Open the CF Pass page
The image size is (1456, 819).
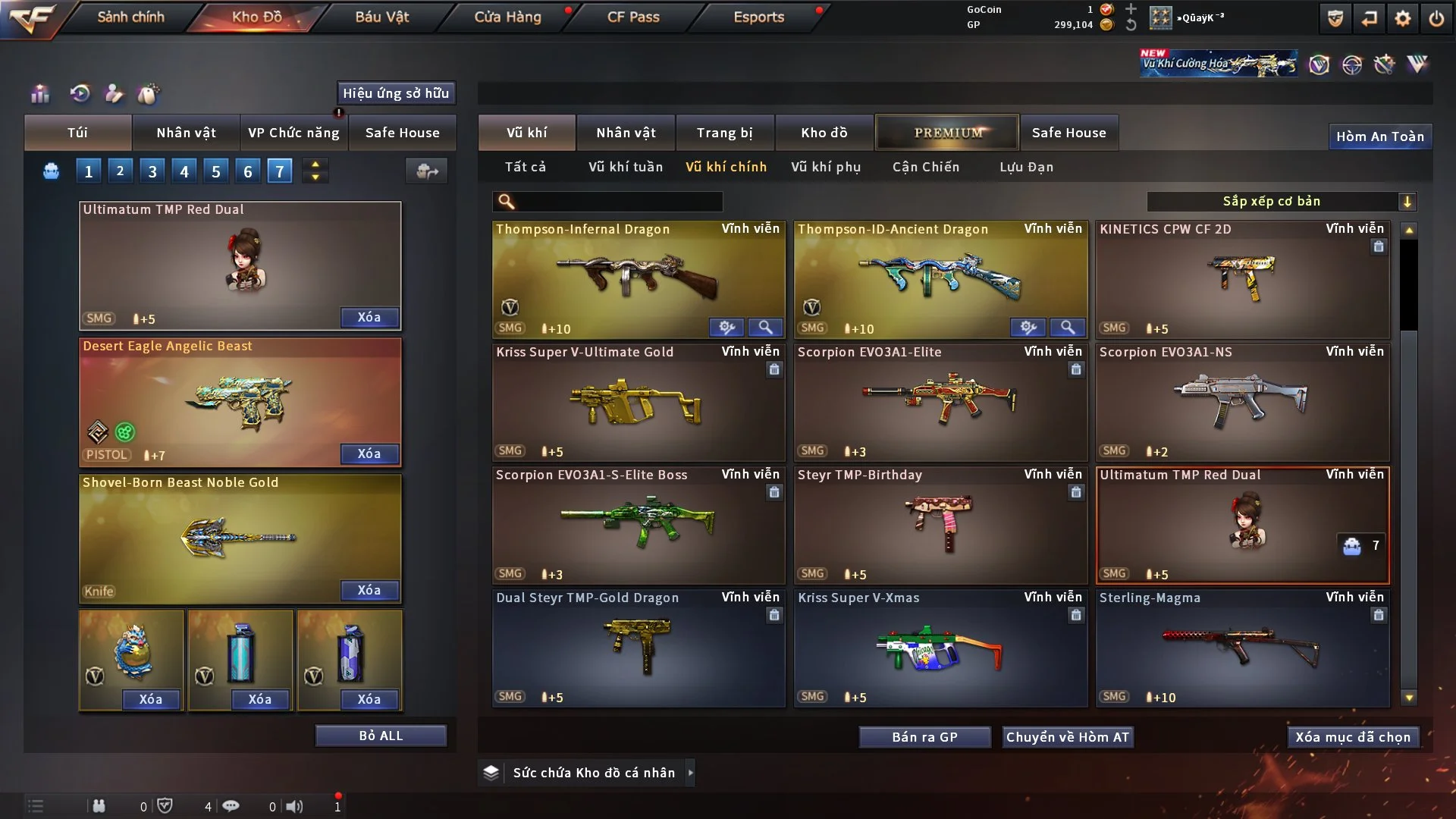633,17
